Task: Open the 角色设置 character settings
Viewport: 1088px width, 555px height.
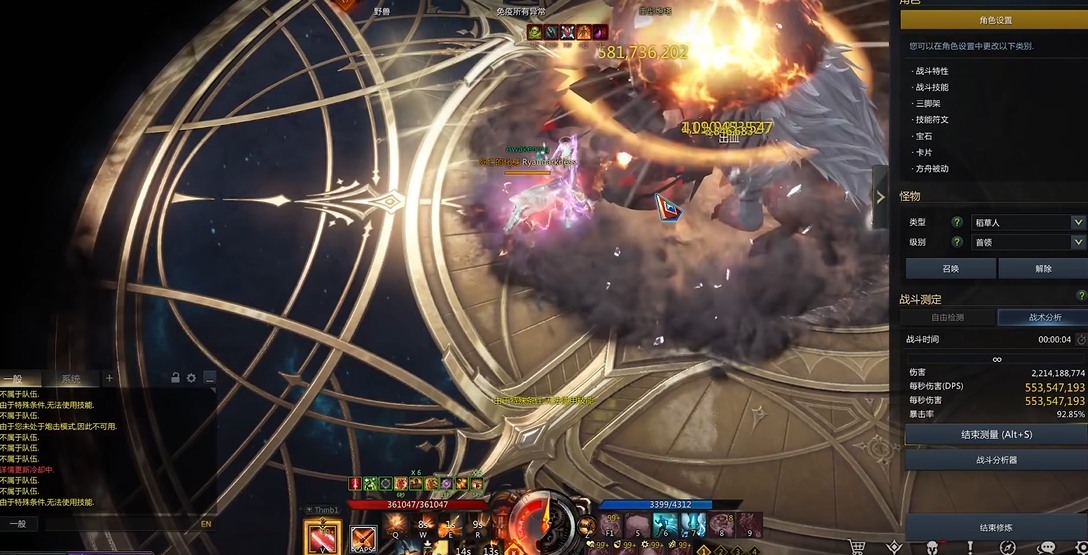Action: (994, 20)
